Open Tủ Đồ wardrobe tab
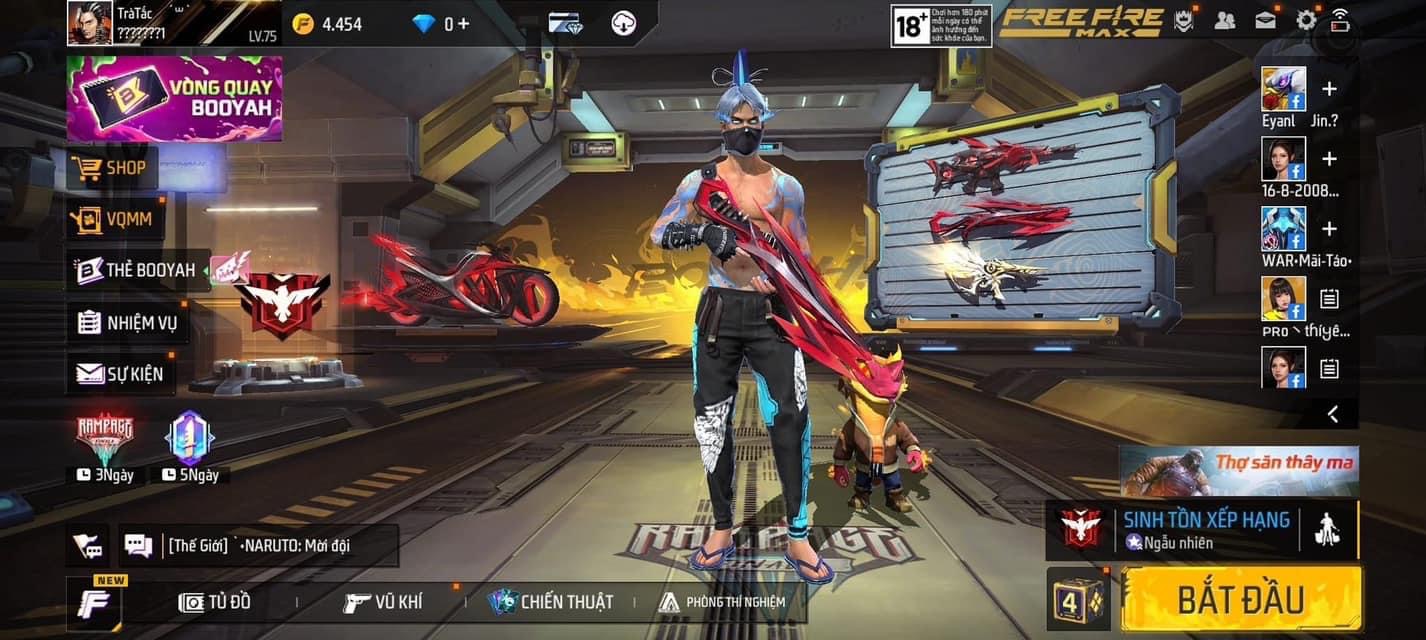The image size is (1426, 640). tap(215, 602)
